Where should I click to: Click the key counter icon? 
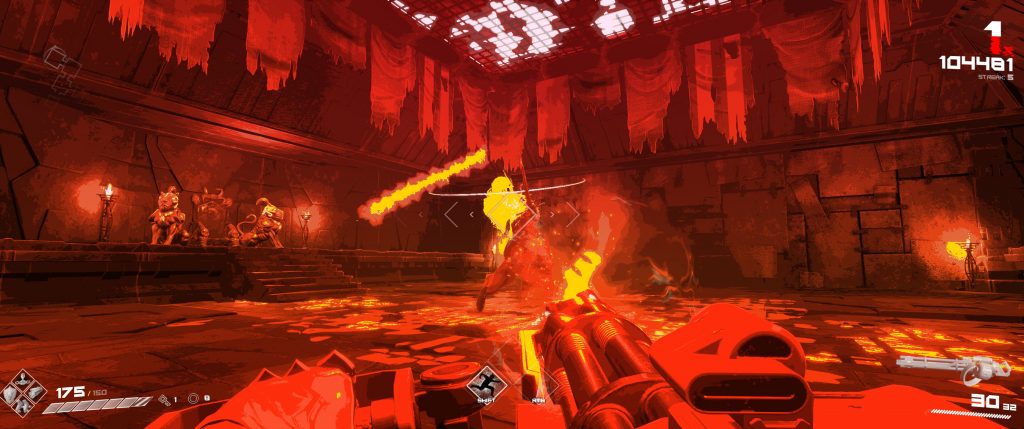[x=164, y=399]
